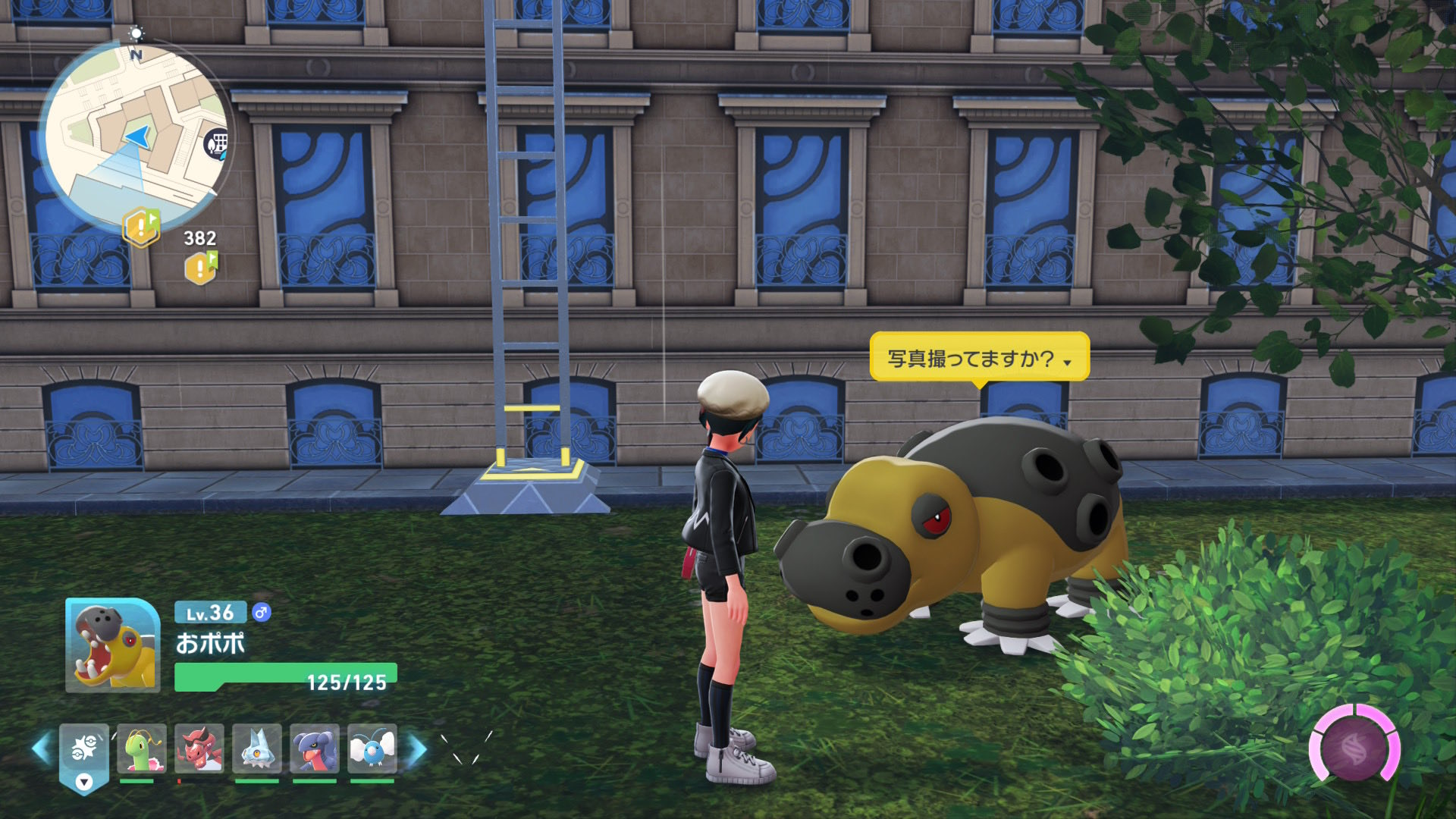Viewport: 1456px width, 819px height.
Task: Click the mission flag icon beside 382
Action: pyautogui.click(x=139, y=225)
